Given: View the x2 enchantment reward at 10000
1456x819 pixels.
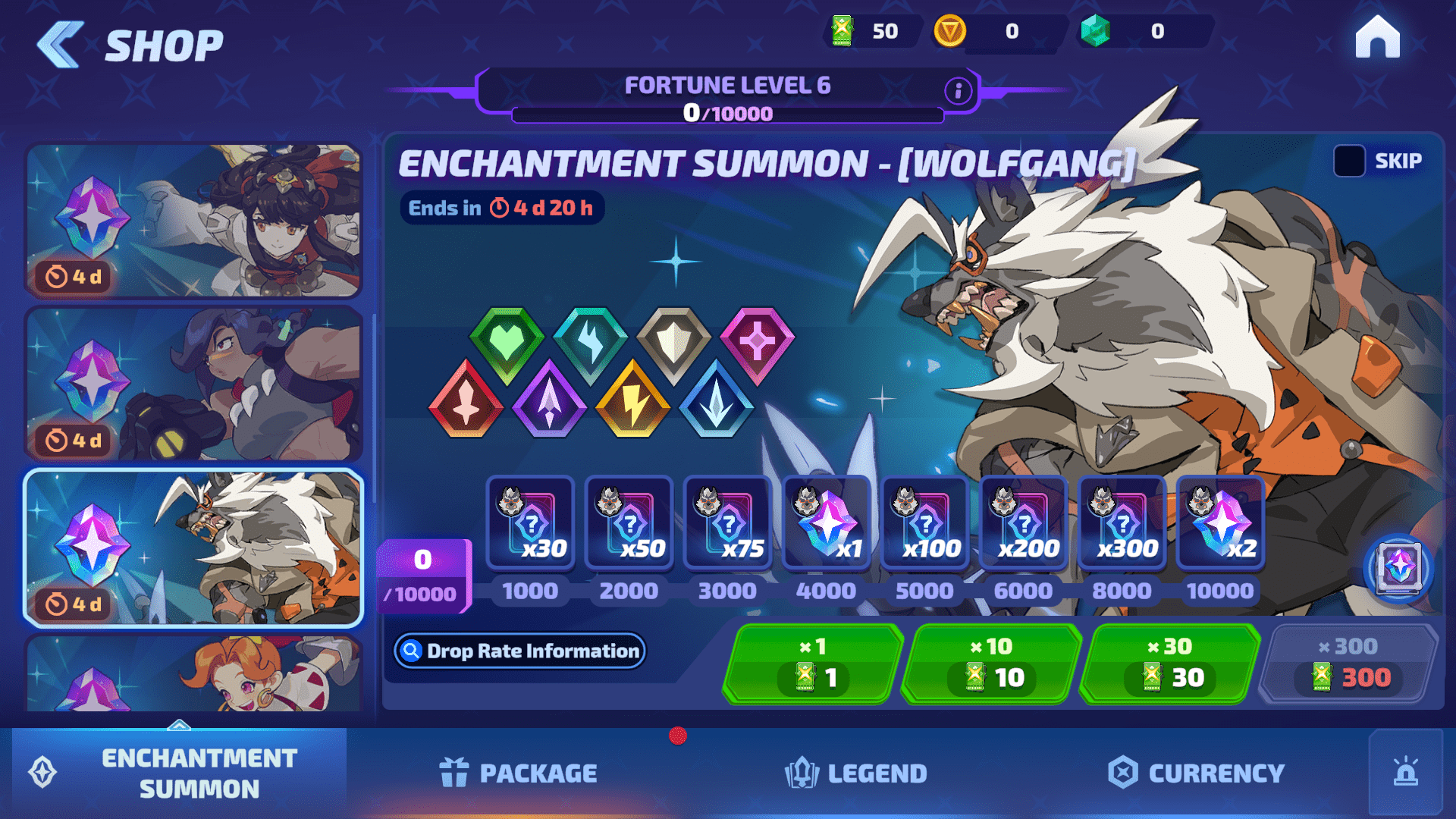Looking at the screenshot, I should [1220, 523].
